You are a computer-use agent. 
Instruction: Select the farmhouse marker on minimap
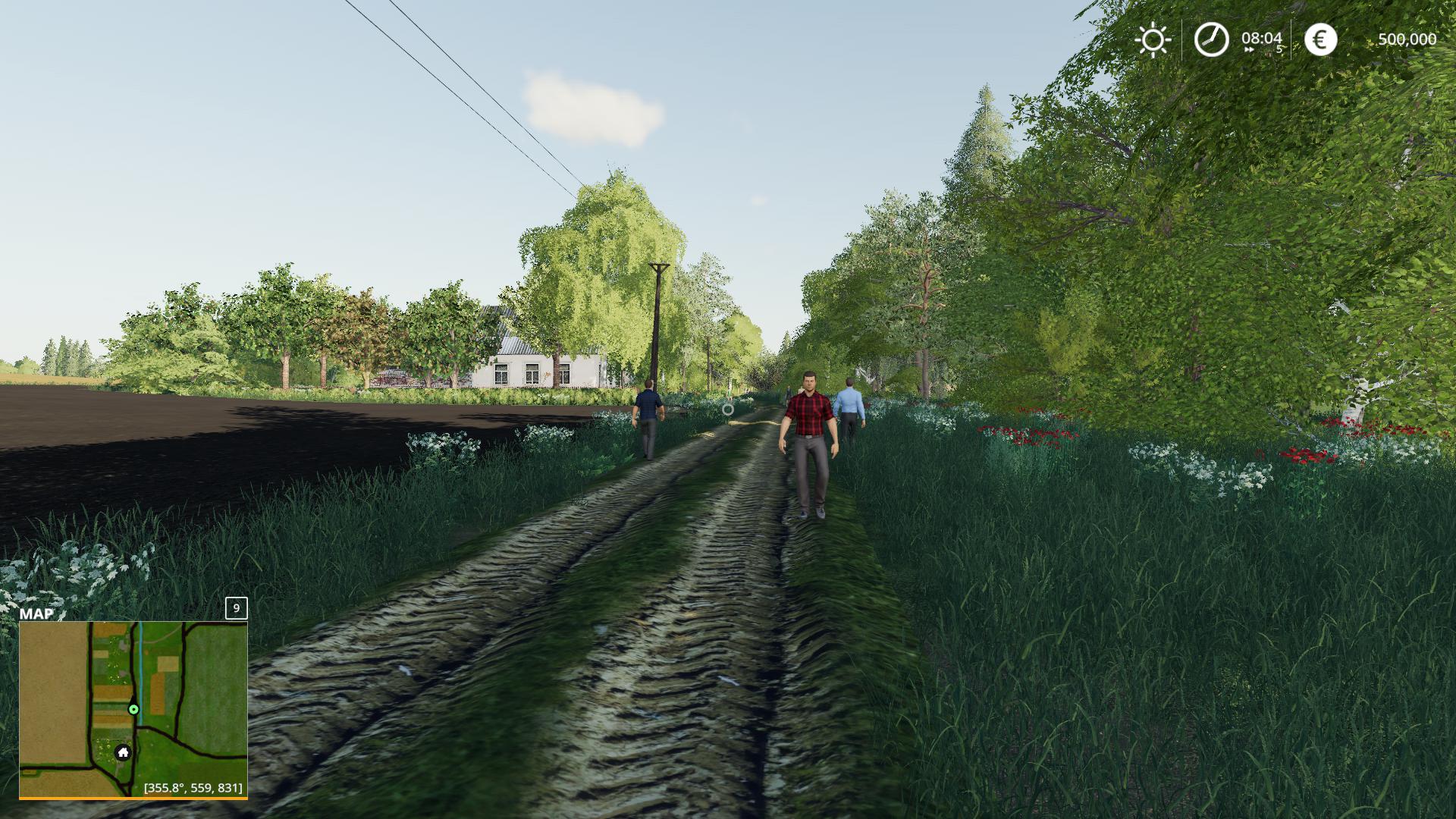coord(123,752)
